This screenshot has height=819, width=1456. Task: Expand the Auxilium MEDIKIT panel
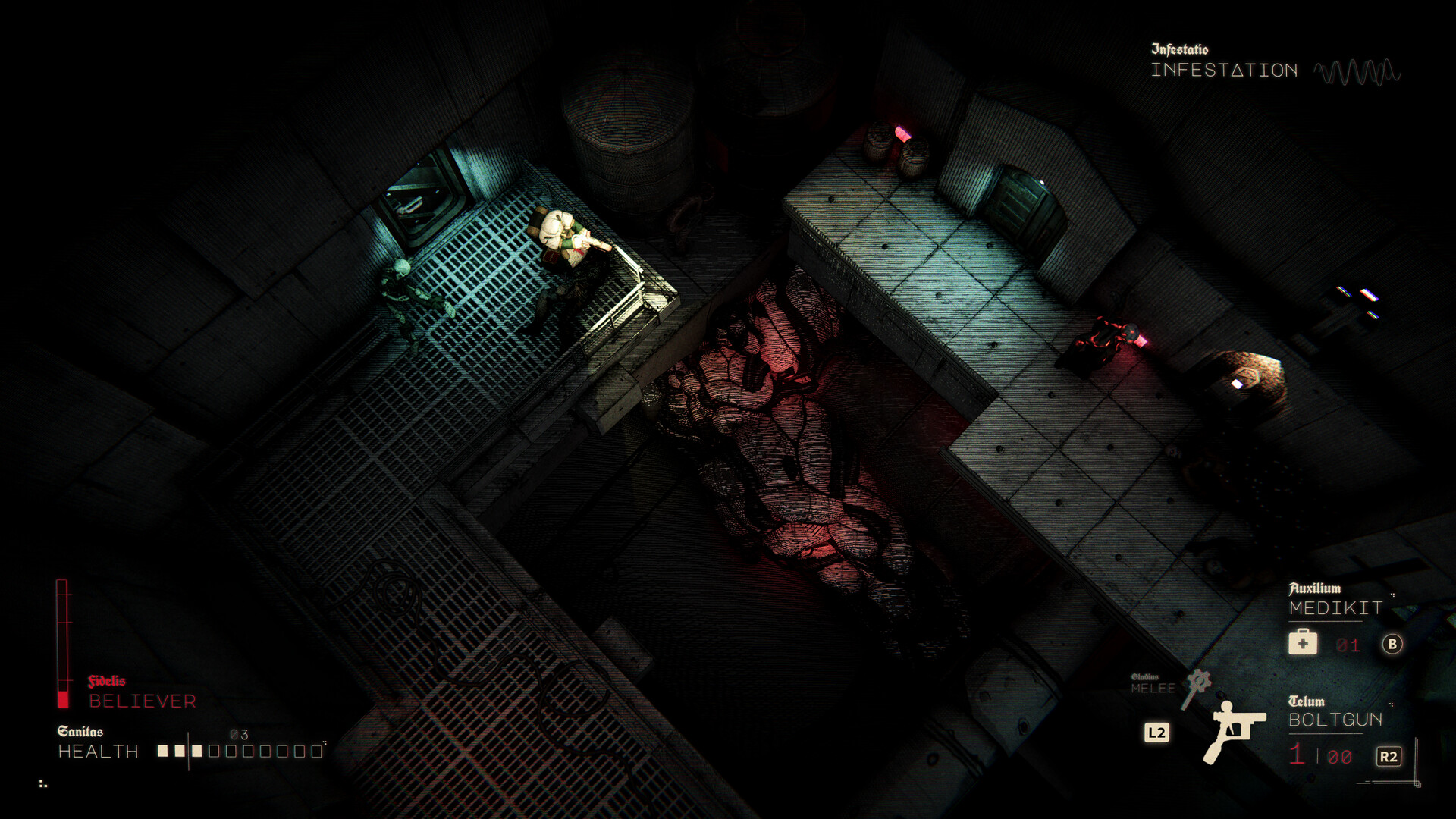(x=1335, y=607)
